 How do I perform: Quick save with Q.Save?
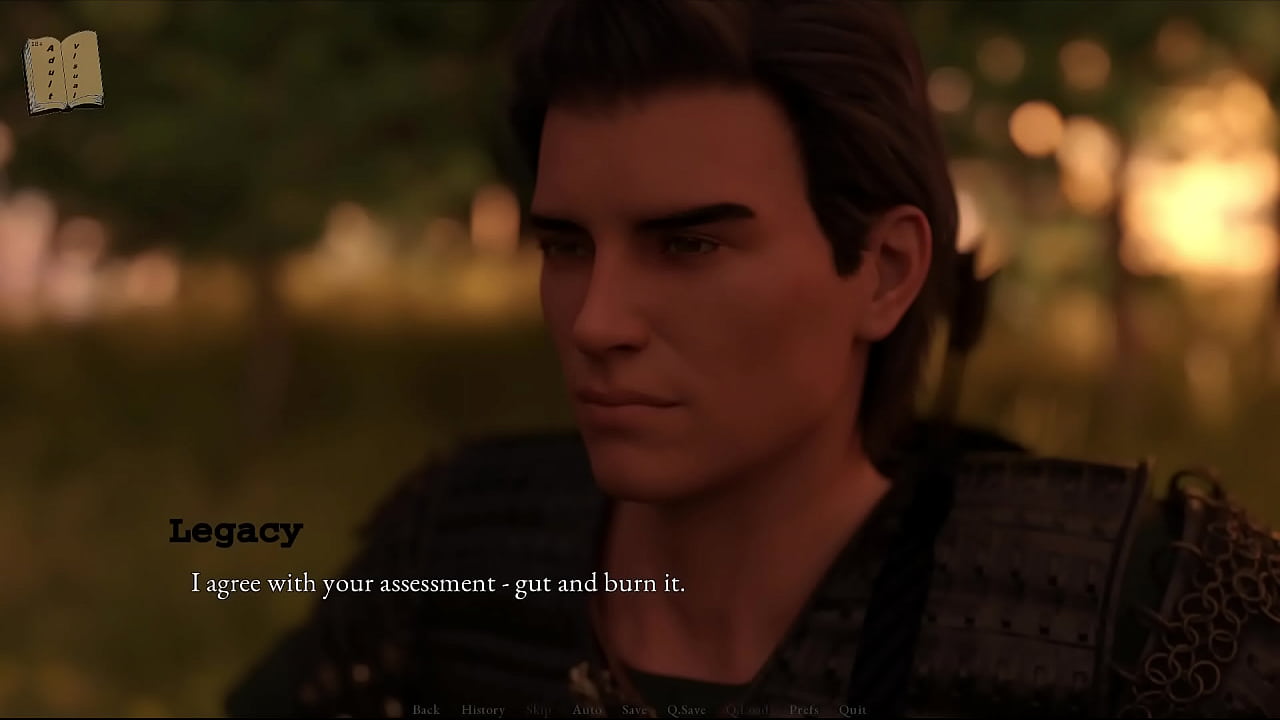pyautogui.click(x=686, y=710)
